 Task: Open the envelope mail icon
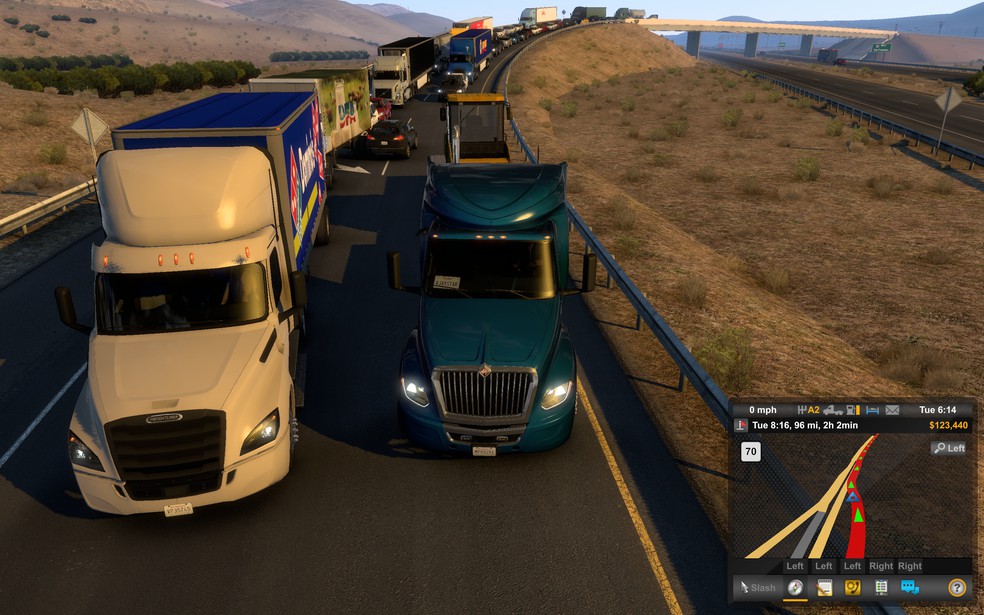892,410
